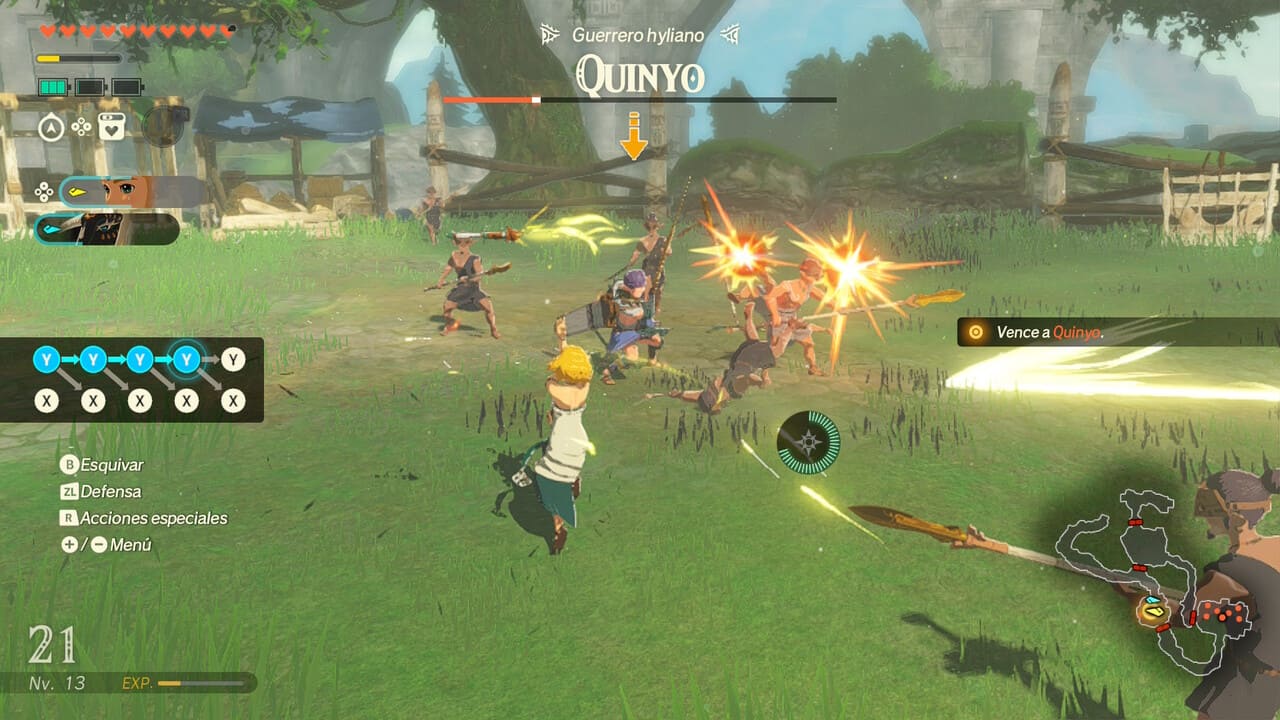Click the compass arrow icon
Screen dimensions: 1280x720
(52, 127)
